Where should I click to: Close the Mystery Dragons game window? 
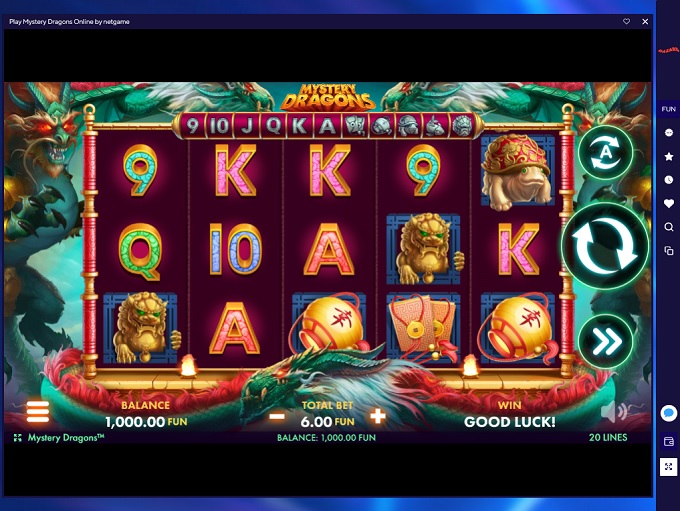coord(645,21)
